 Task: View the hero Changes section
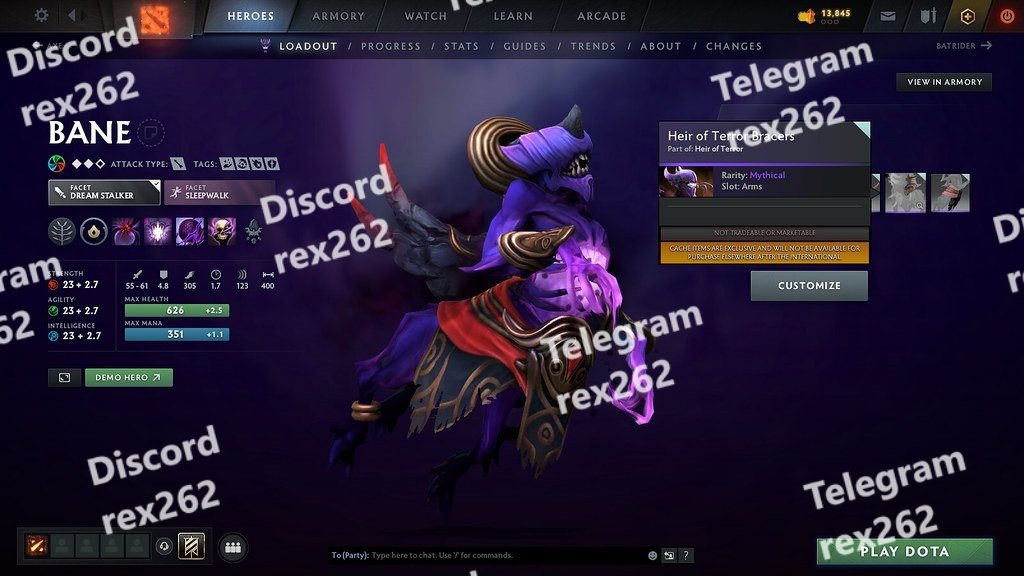734,46
